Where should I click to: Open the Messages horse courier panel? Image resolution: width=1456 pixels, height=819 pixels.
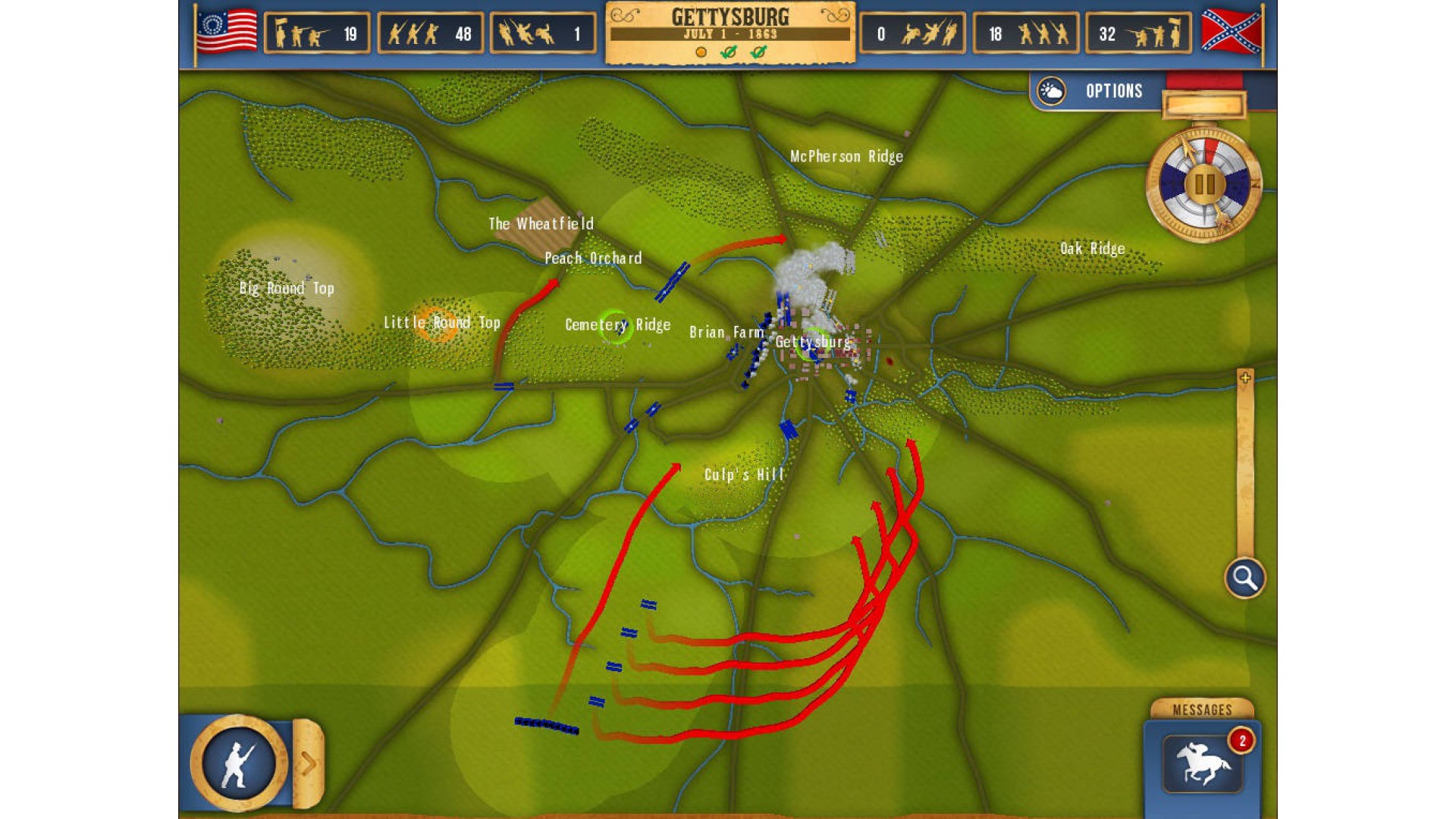(1202, 763)
